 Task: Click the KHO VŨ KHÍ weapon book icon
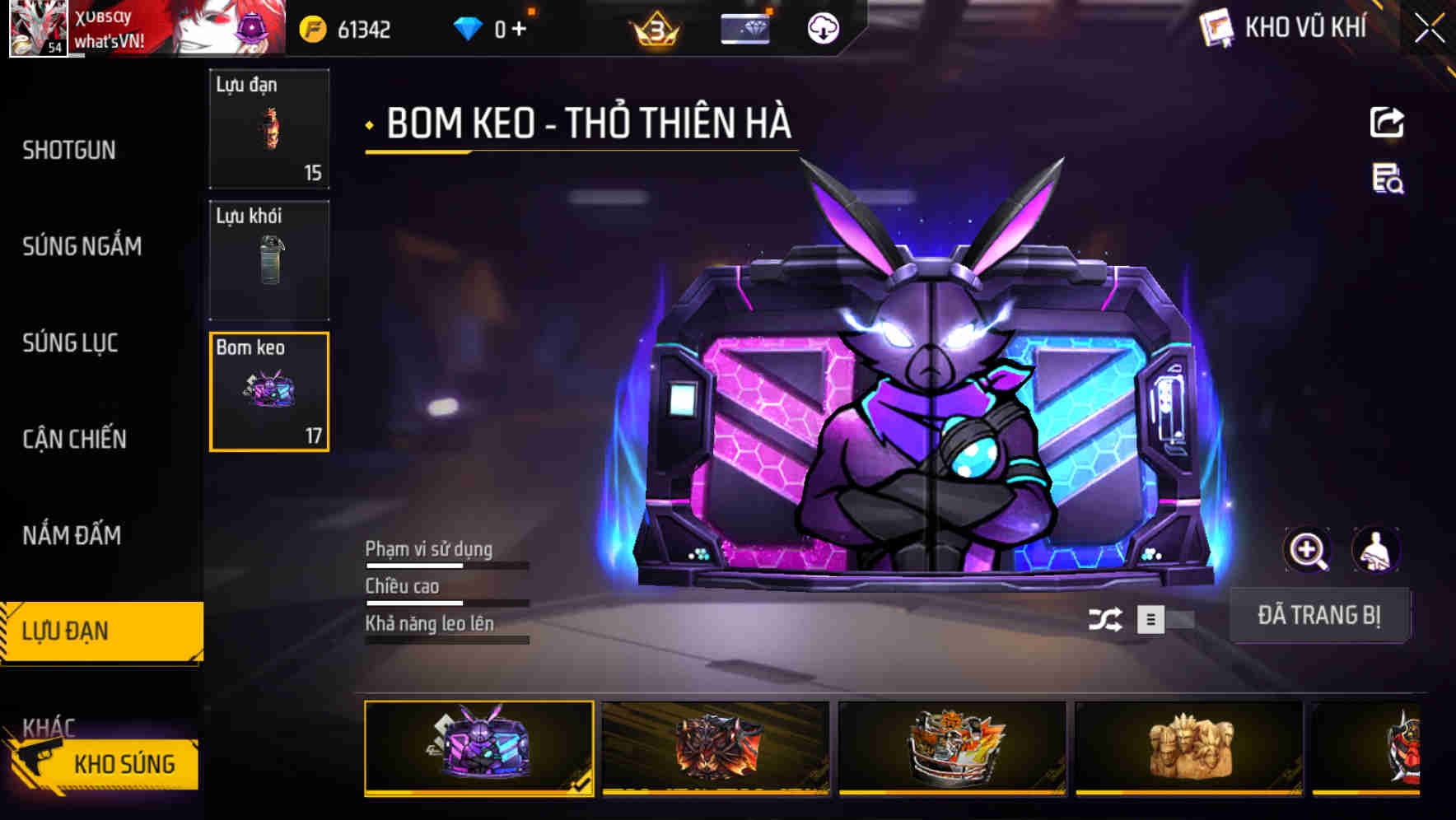[x=1216, y=27]
